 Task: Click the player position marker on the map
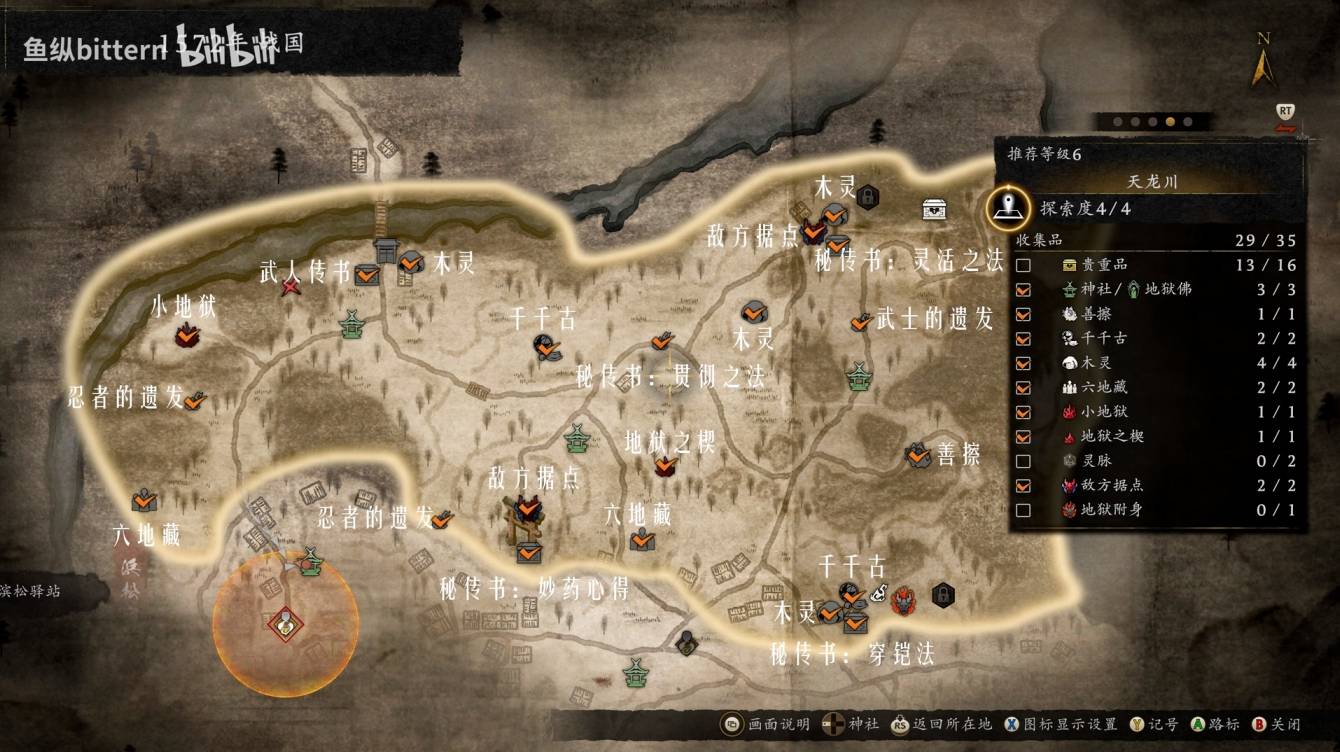coord(286,623)
